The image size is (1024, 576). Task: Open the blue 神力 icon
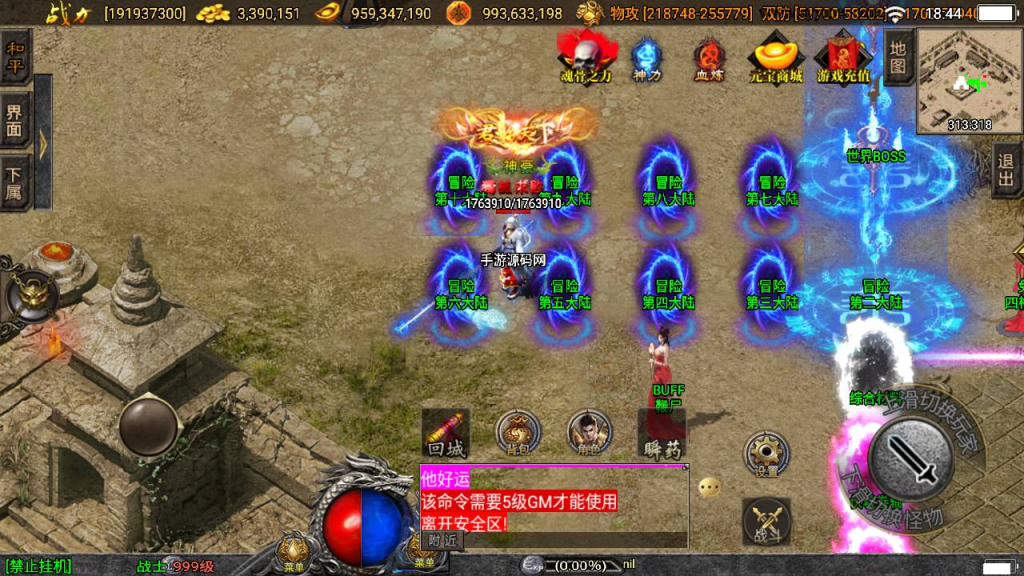coord(647,59)
